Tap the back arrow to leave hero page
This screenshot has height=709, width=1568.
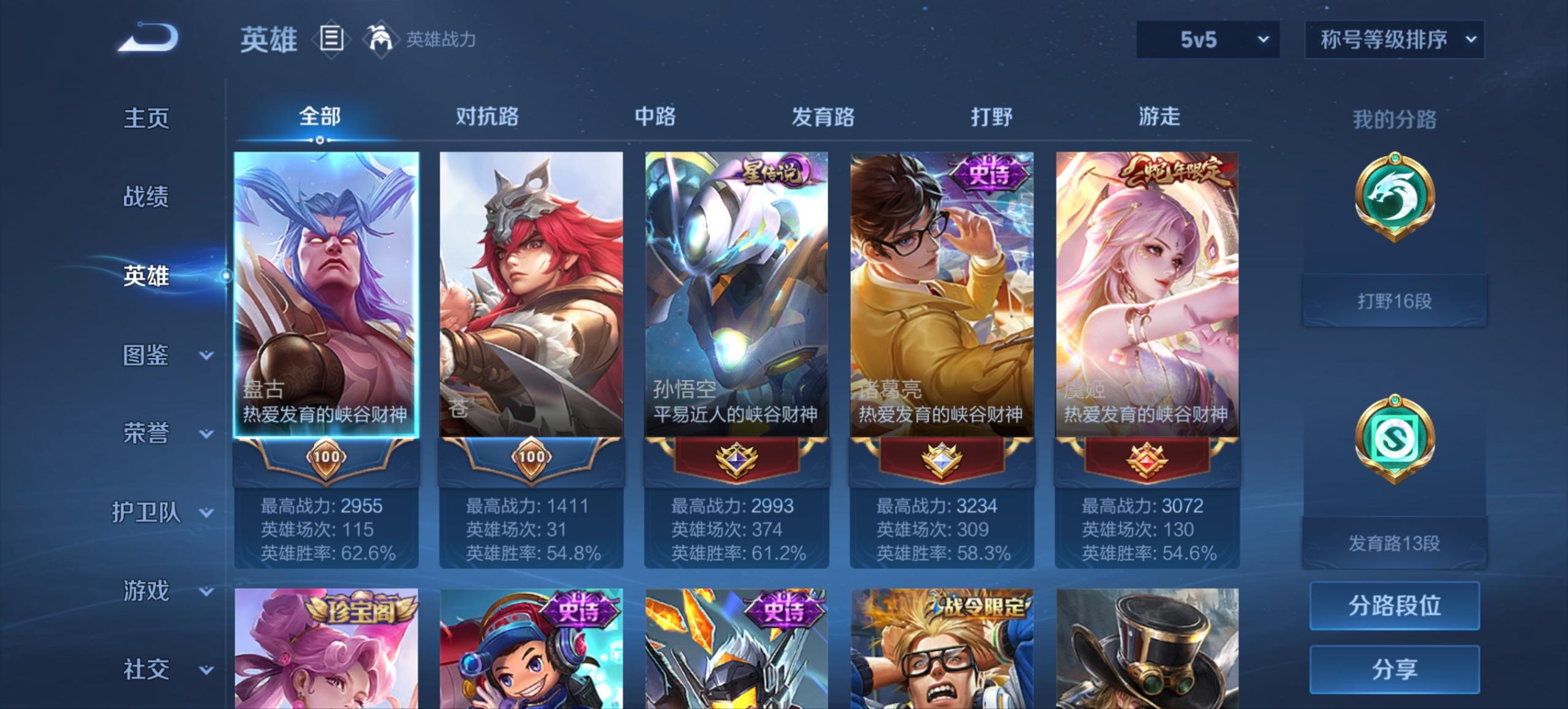[147, 38]
